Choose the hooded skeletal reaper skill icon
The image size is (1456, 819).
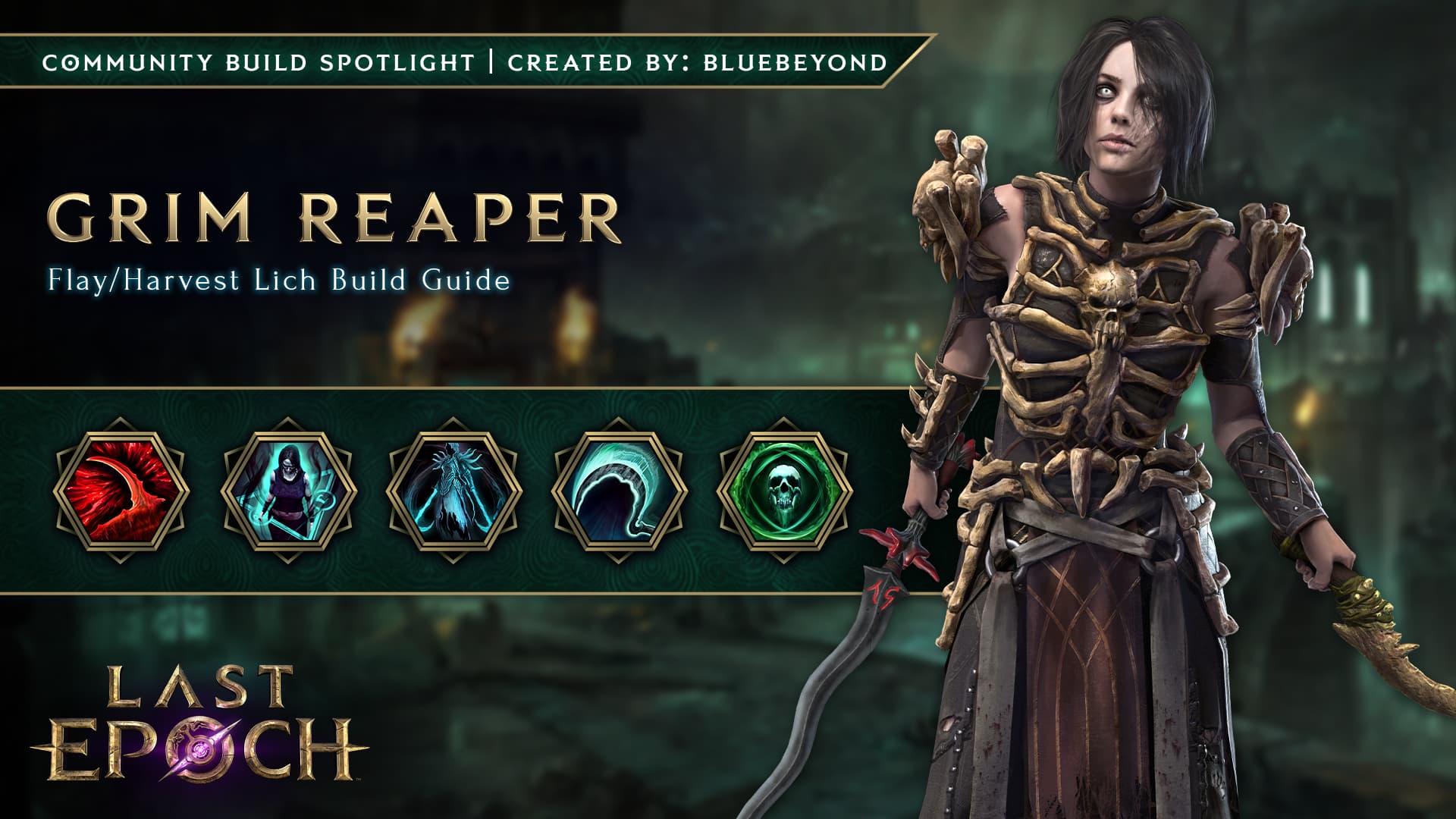288,491
